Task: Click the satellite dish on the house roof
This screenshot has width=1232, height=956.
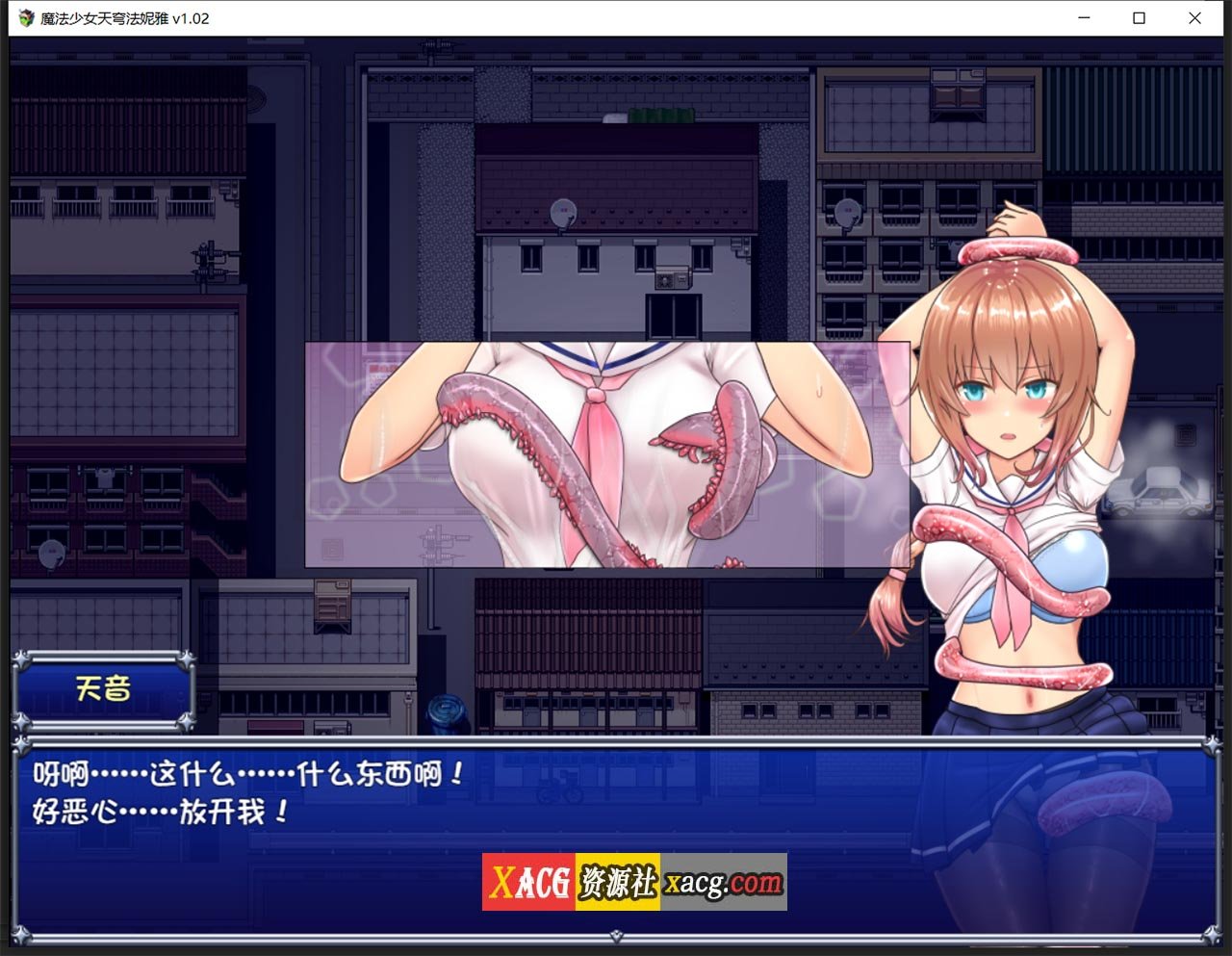Action: (564, 215)
